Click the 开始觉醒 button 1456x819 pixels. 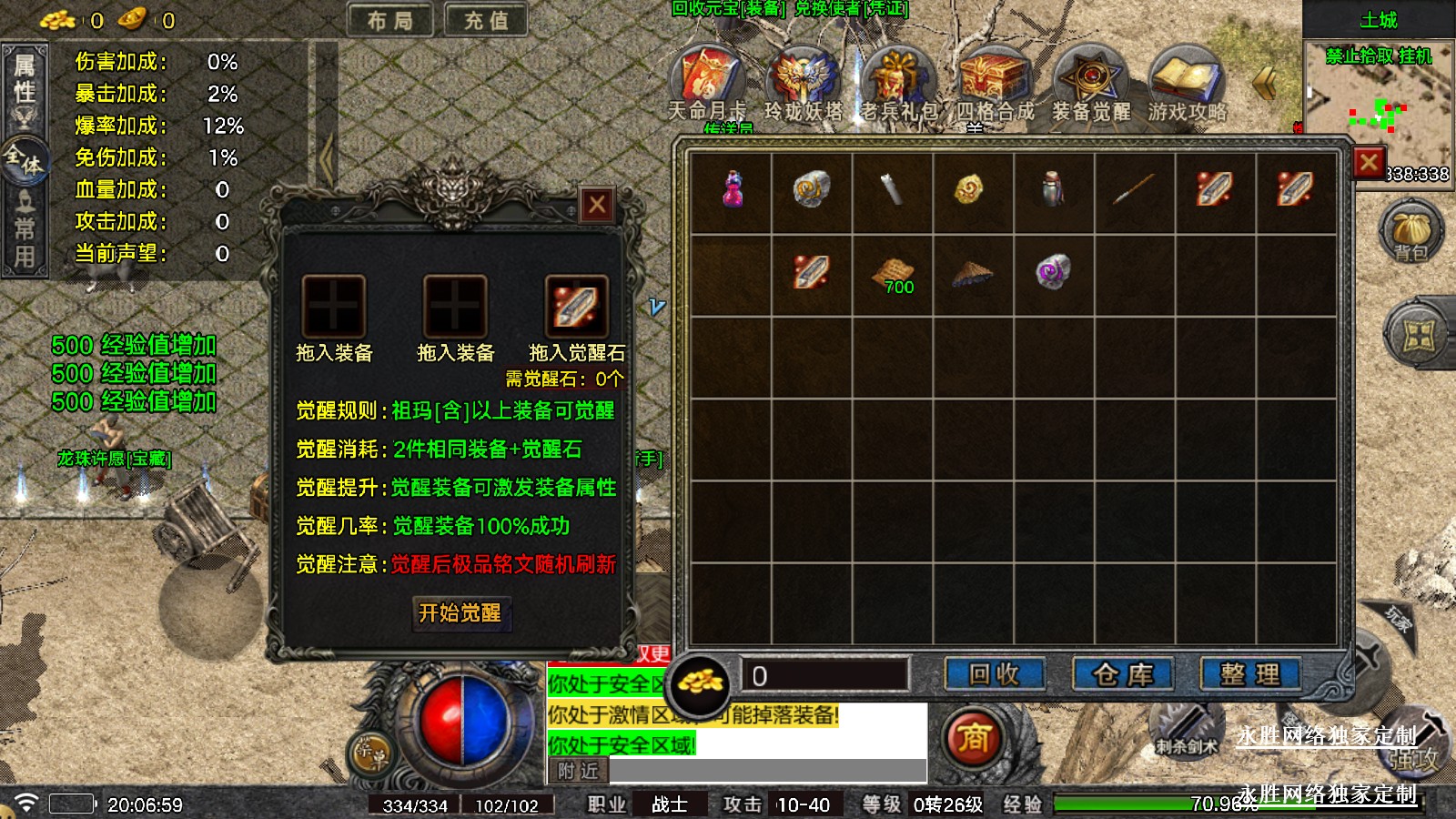tap(460, 613)
